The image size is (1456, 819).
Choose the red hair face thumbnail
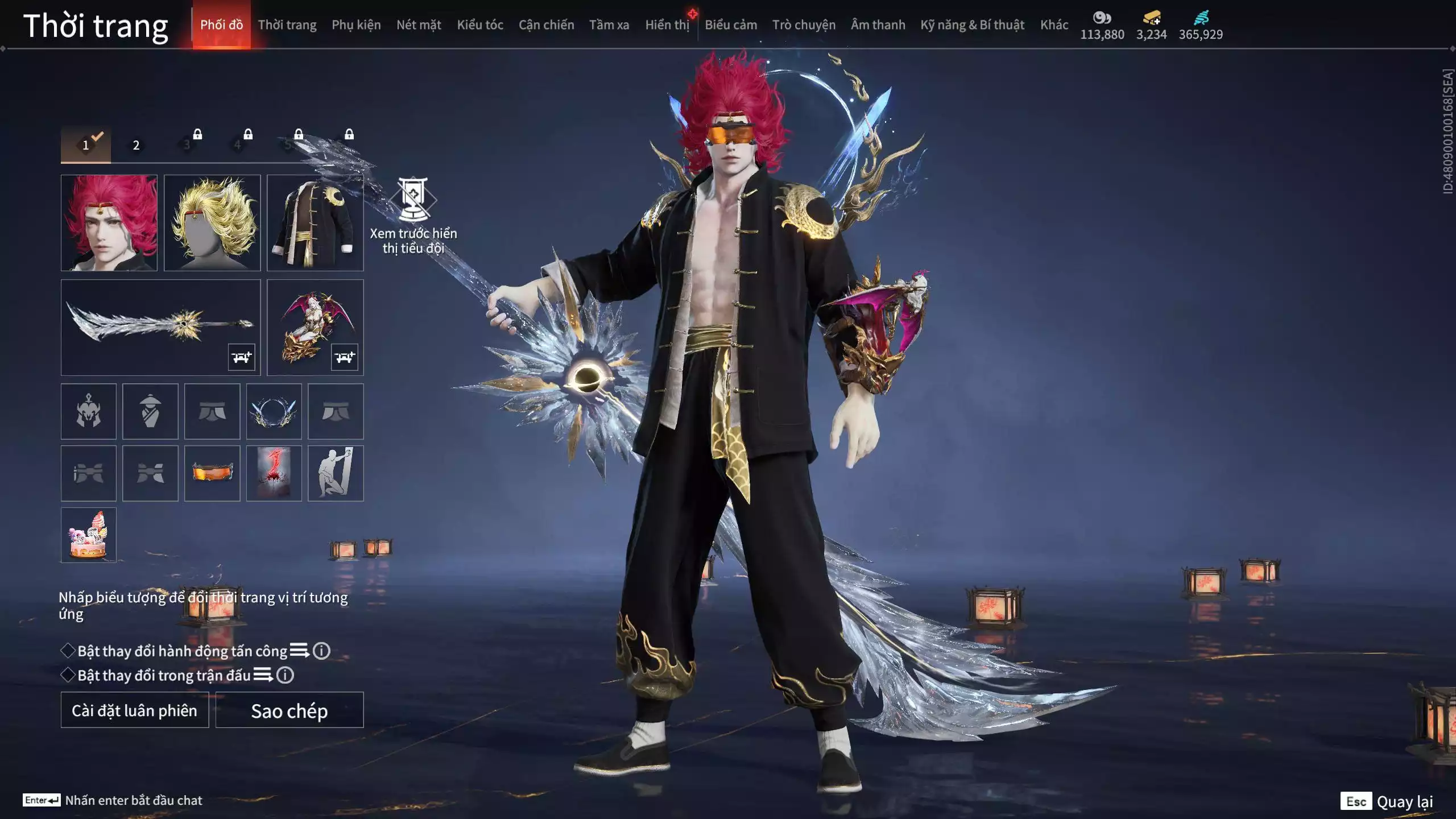(x=109, y=222)
